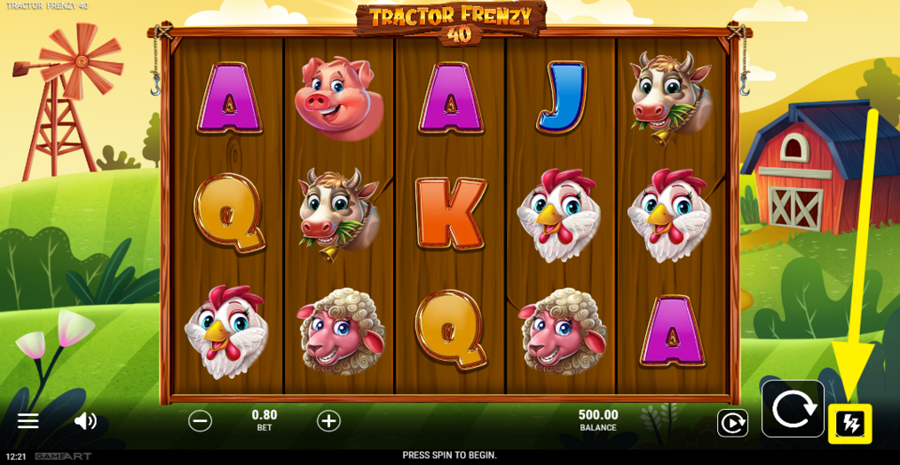Start autoplay spins
This screenshot has width=900, height=465.
732,423
